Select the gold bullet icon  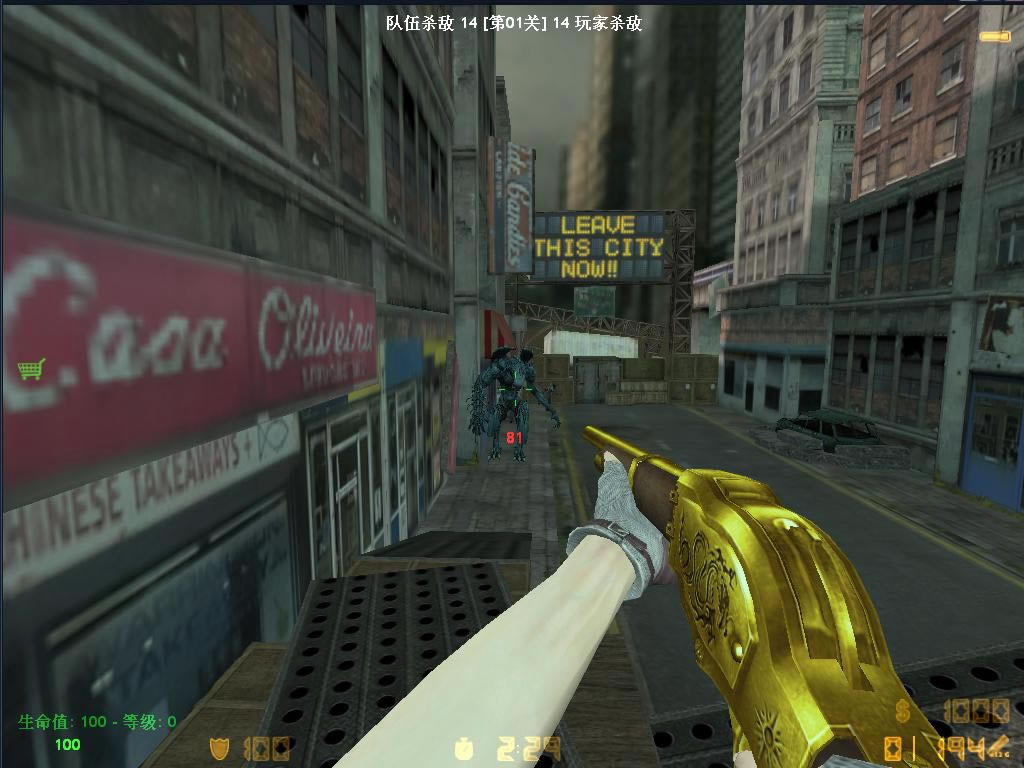[x=994, y=37]
